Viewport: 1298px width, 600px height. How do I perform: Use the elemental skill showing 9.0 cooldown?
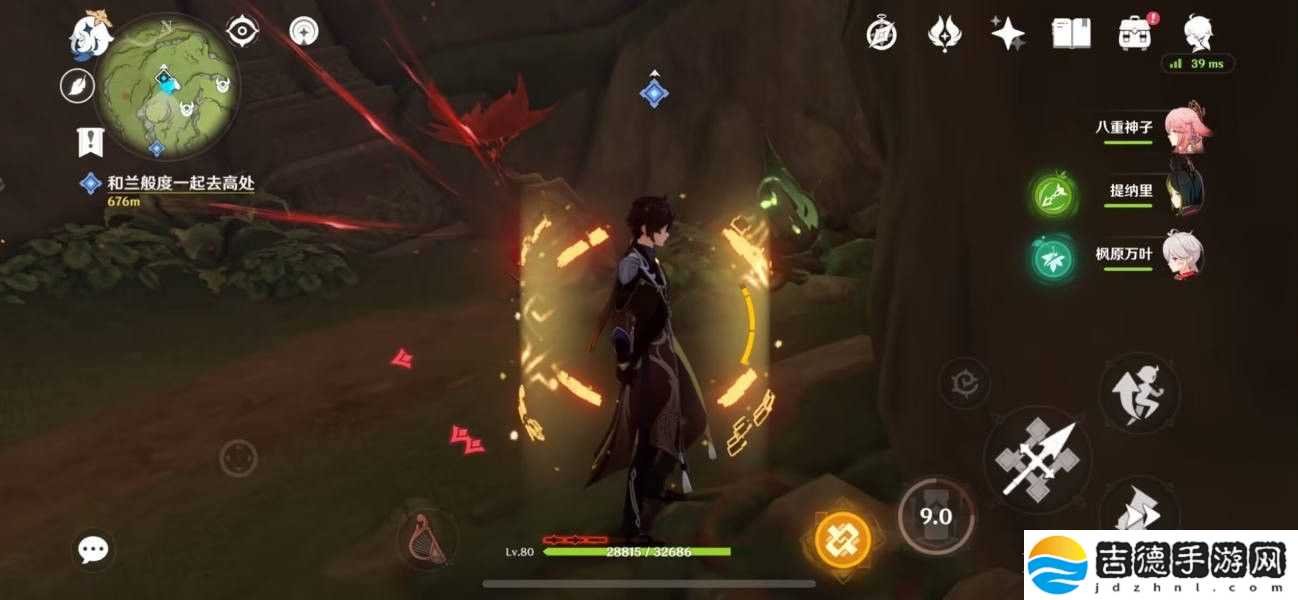pos(935,516)
